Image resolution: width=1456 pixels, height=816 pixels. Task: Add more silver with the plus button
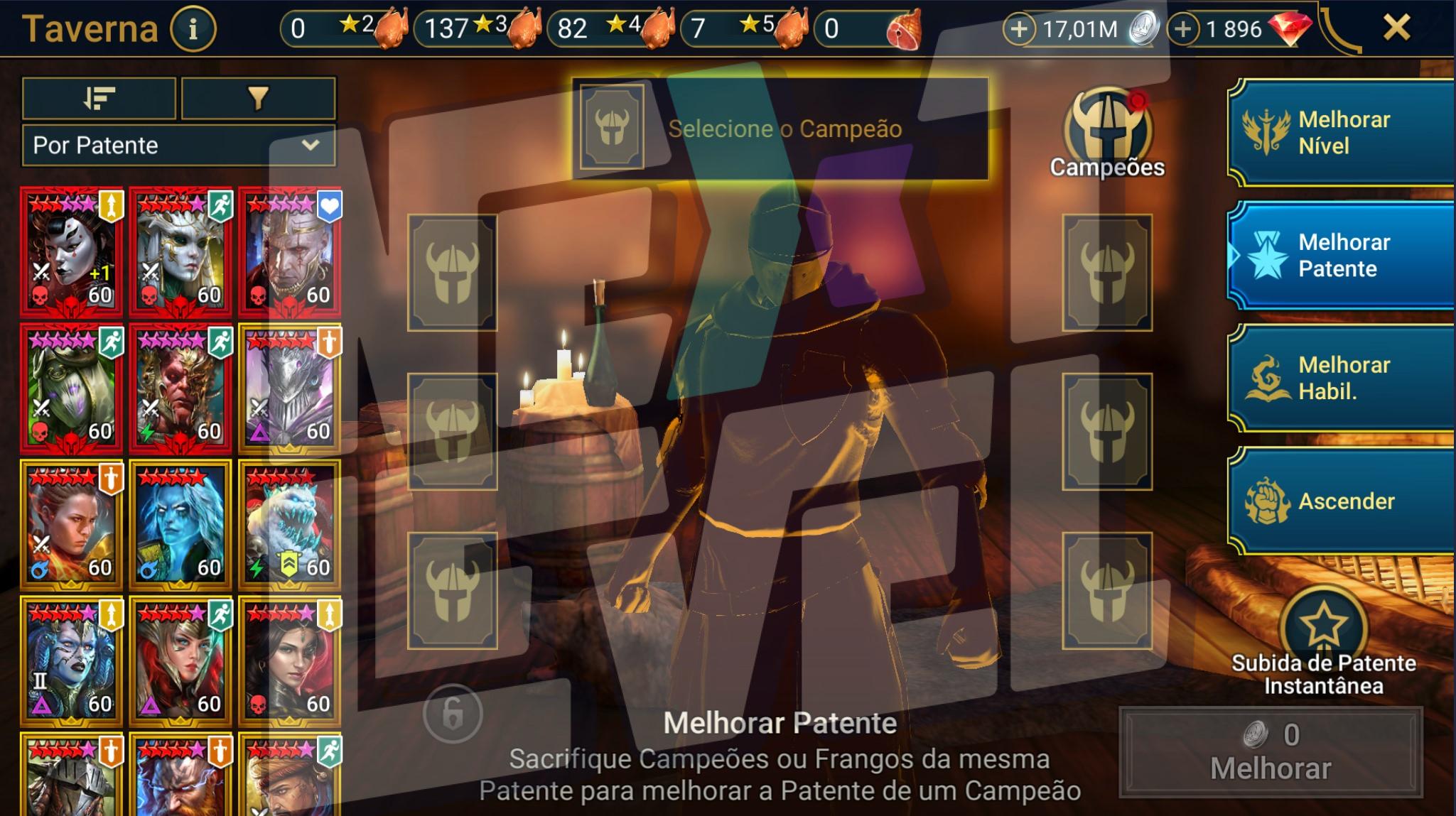pyautogui.click(x=1018, y=29)
